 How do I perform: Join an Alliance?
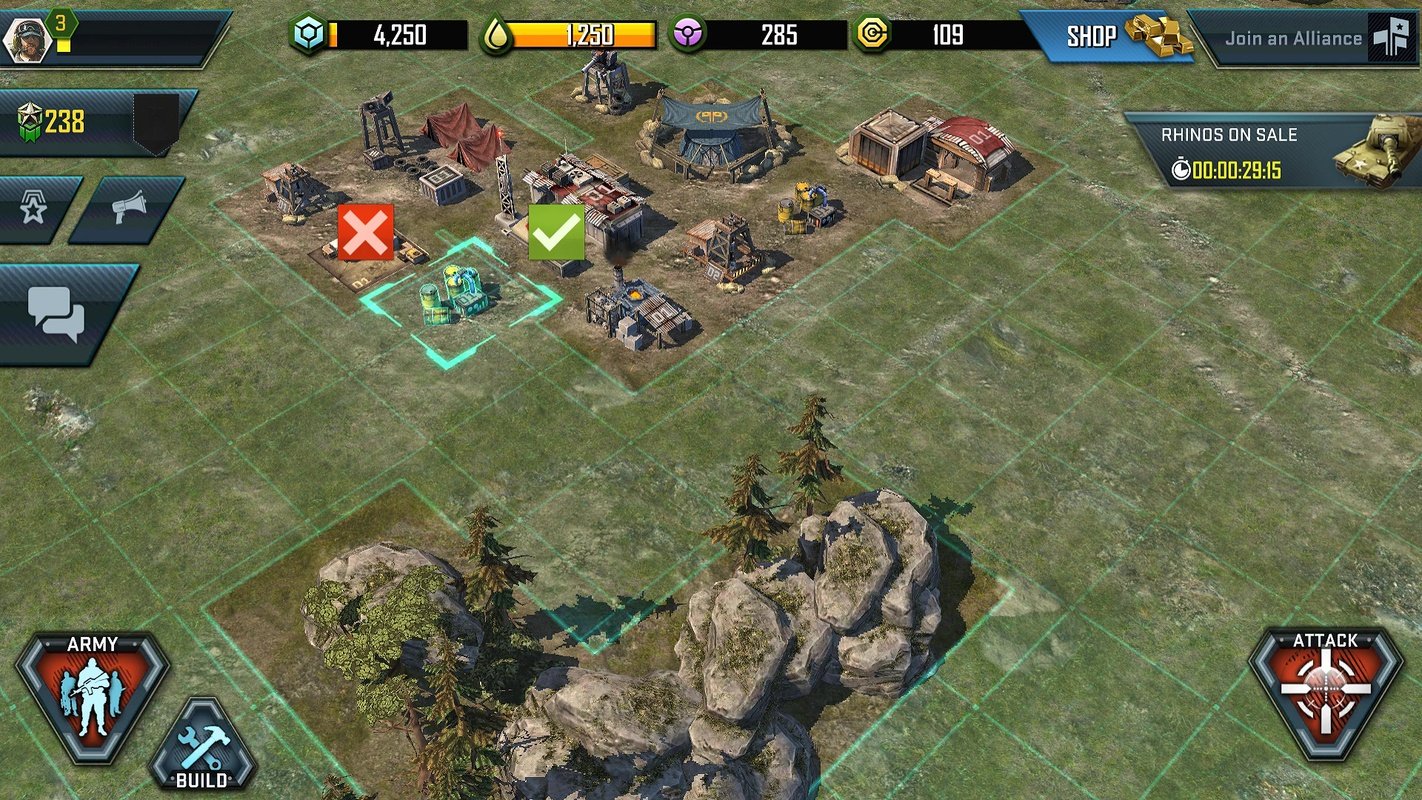pyautogui.click(x=1303, y=39)
